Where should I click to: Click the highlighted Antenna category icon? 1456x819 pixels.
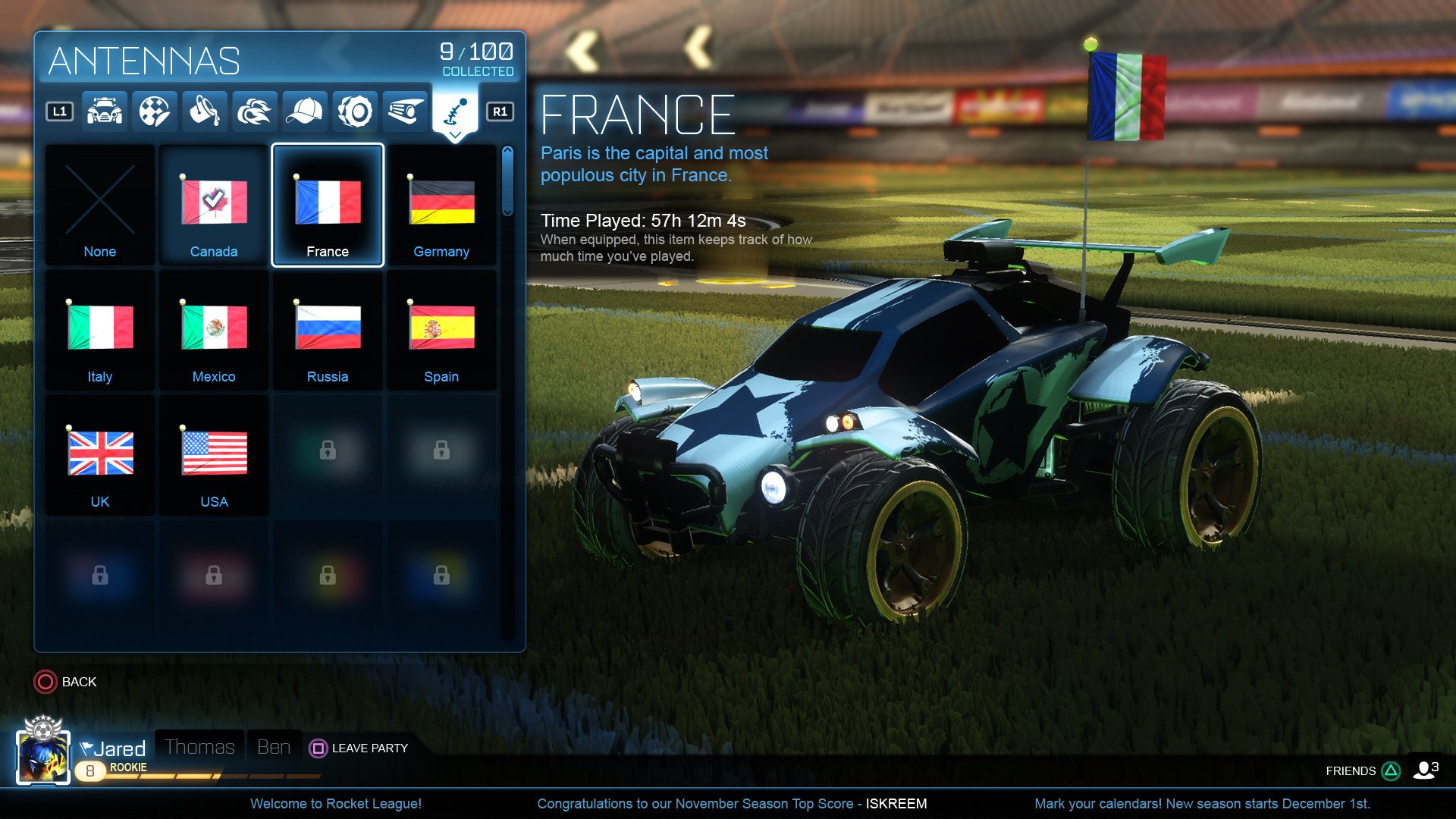(456, 110)
